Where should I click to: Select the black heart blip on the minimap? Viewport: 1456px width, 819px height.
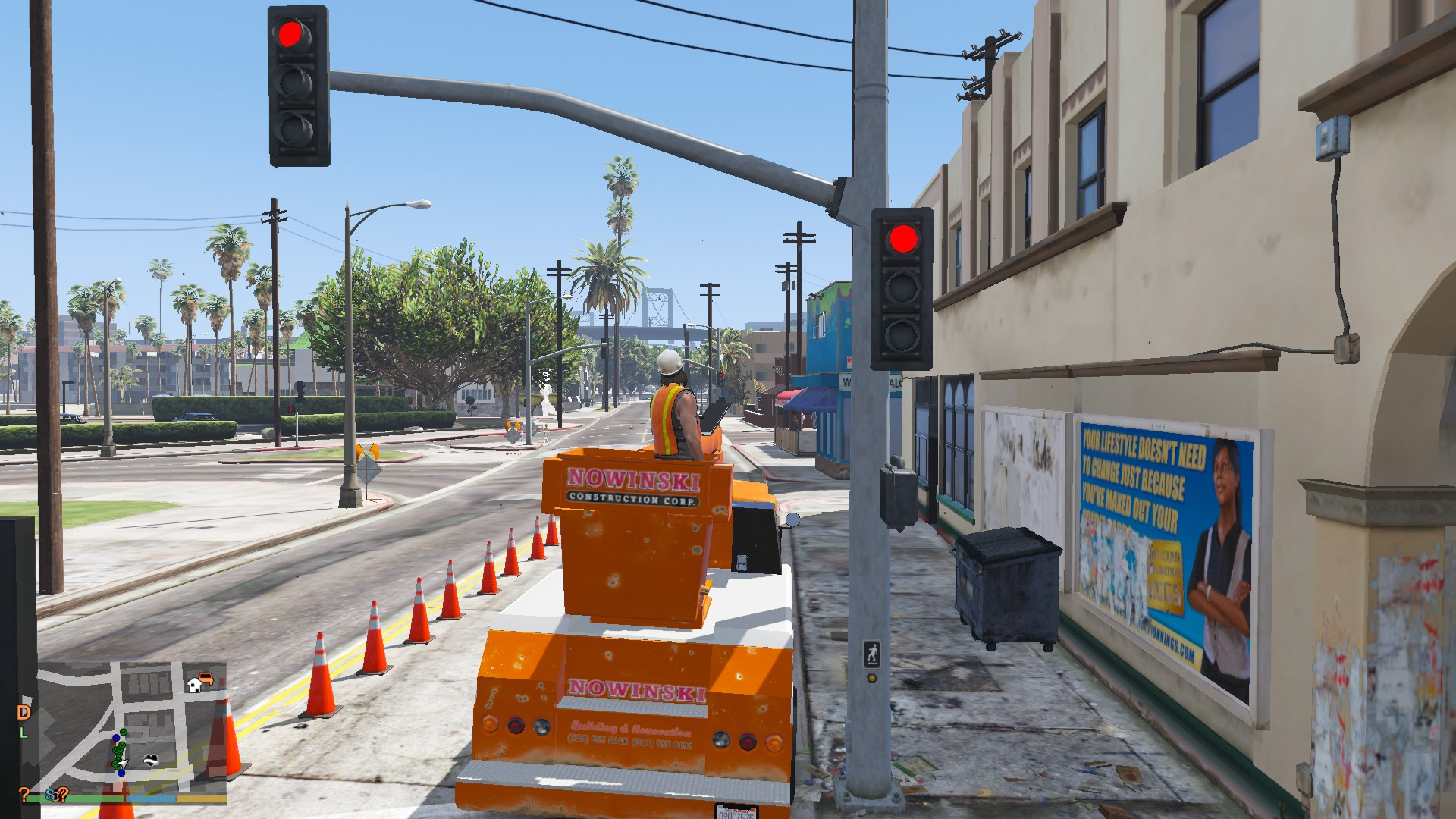coord(151,760)
